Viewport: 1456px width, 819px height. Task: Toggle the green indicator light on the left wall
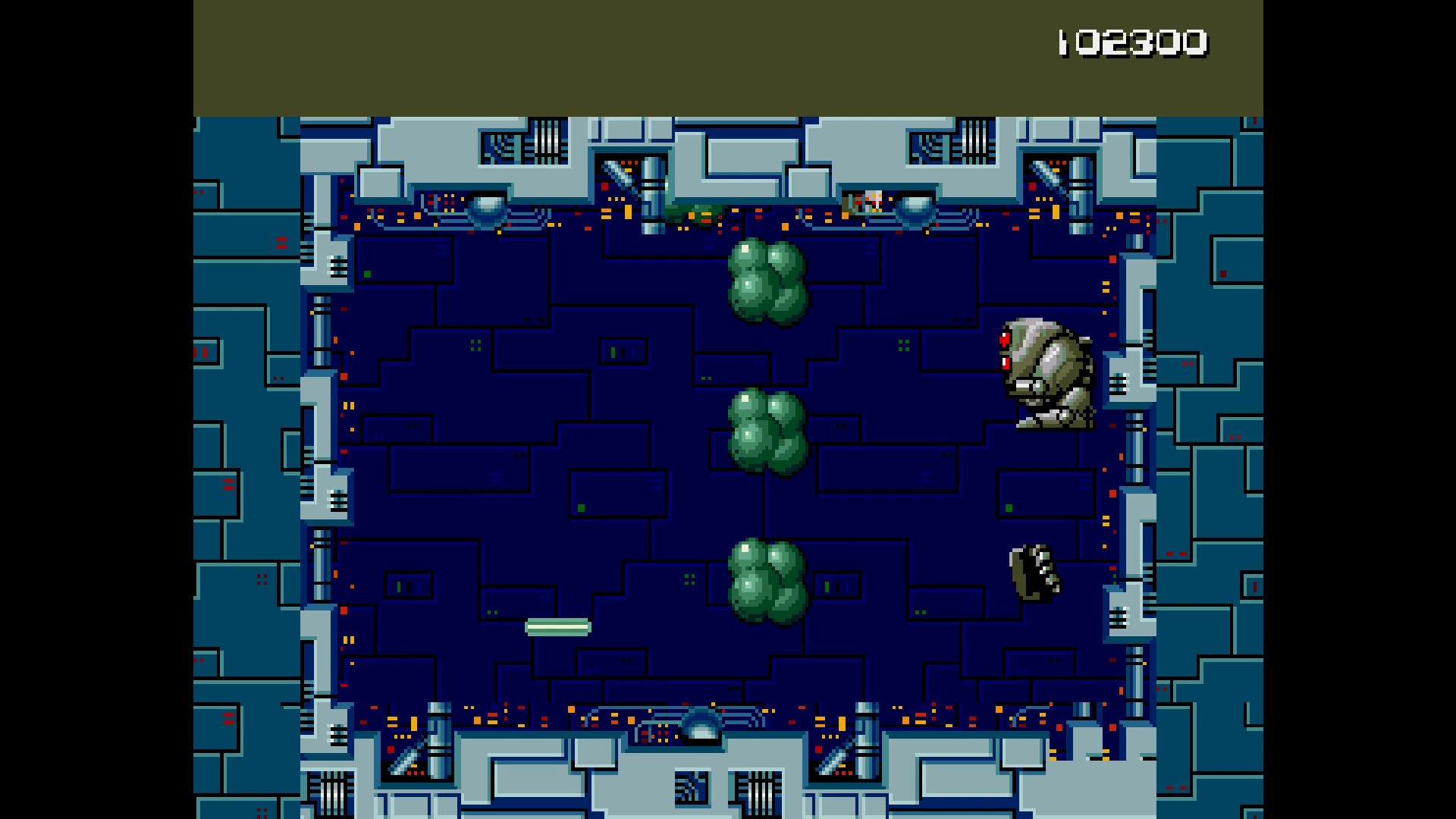367,272
